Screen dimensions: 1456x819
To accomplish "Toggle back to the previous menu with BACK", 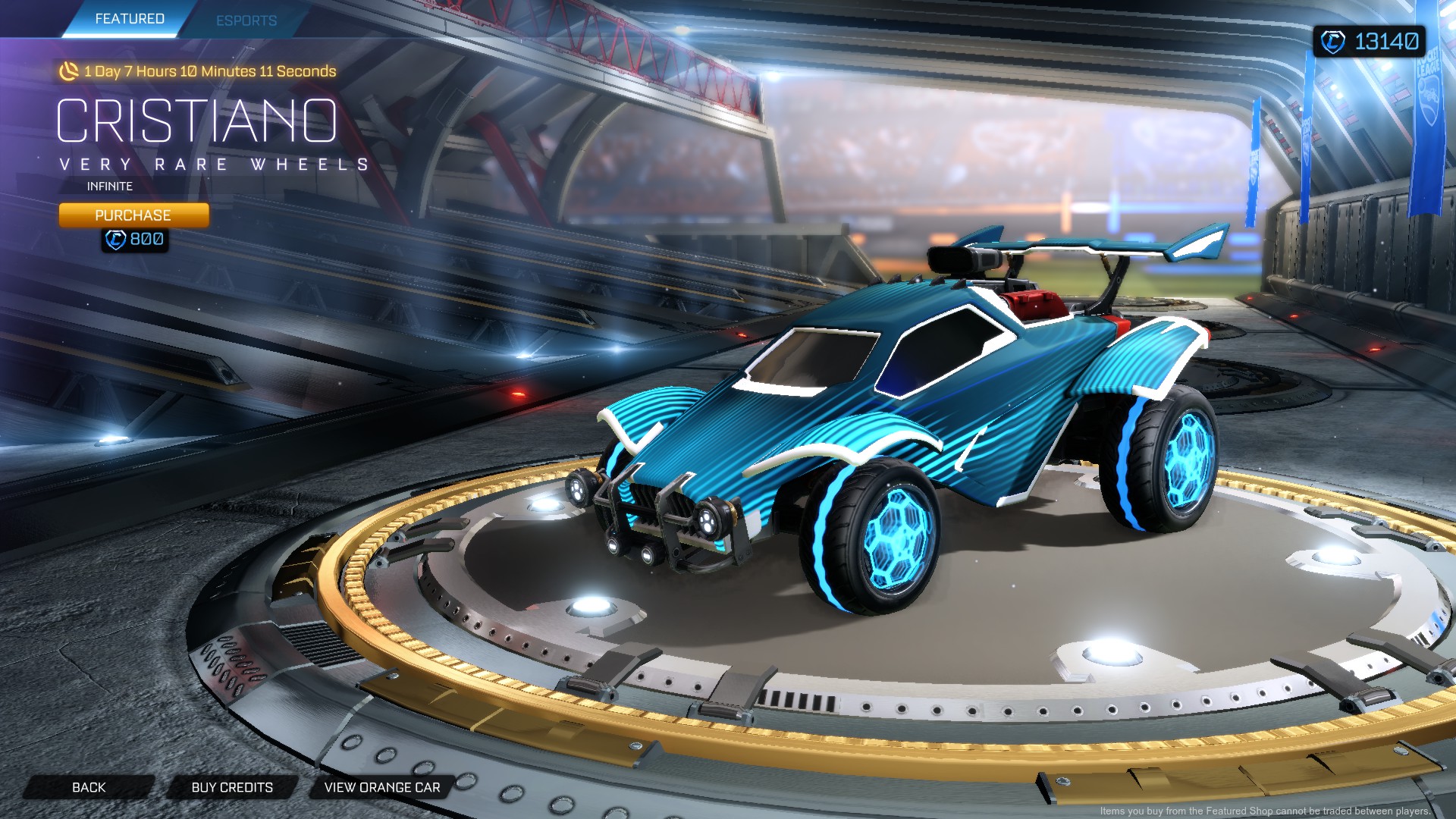I will (89, 786).
